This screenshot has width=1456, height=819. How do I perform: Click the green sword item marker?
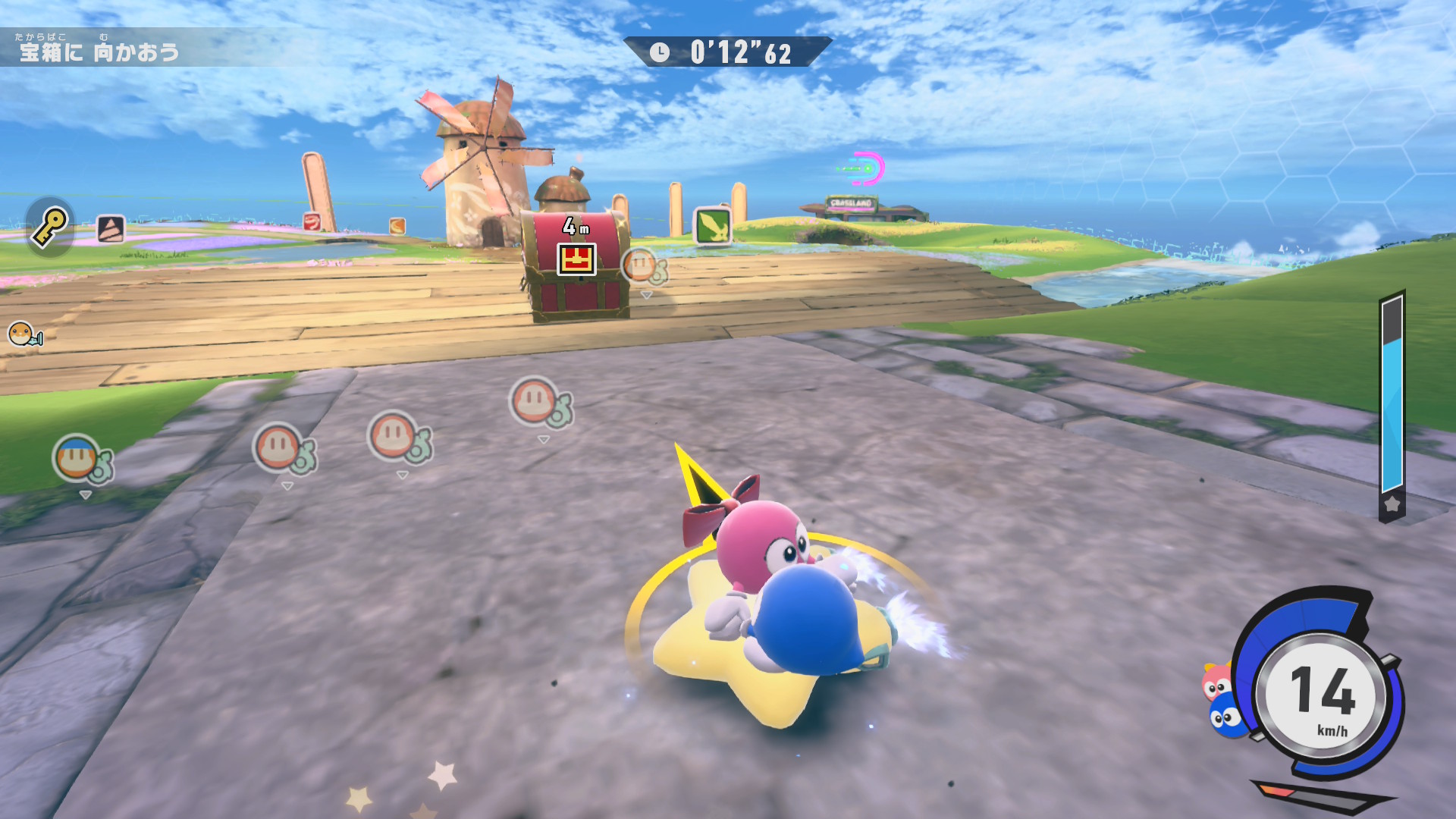coord(713,225)
